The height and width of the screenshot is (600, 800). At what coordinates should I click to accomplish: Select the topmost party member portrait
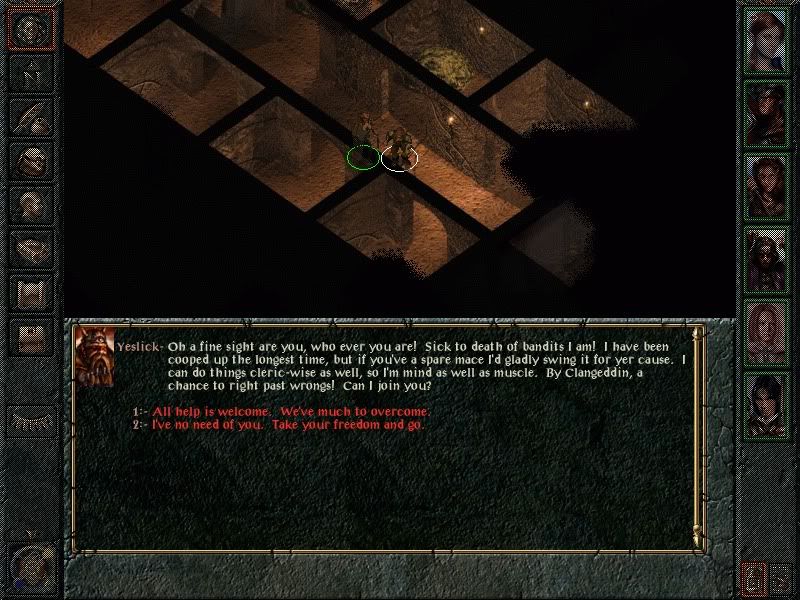pyautogui.click(x=767, y=42)
